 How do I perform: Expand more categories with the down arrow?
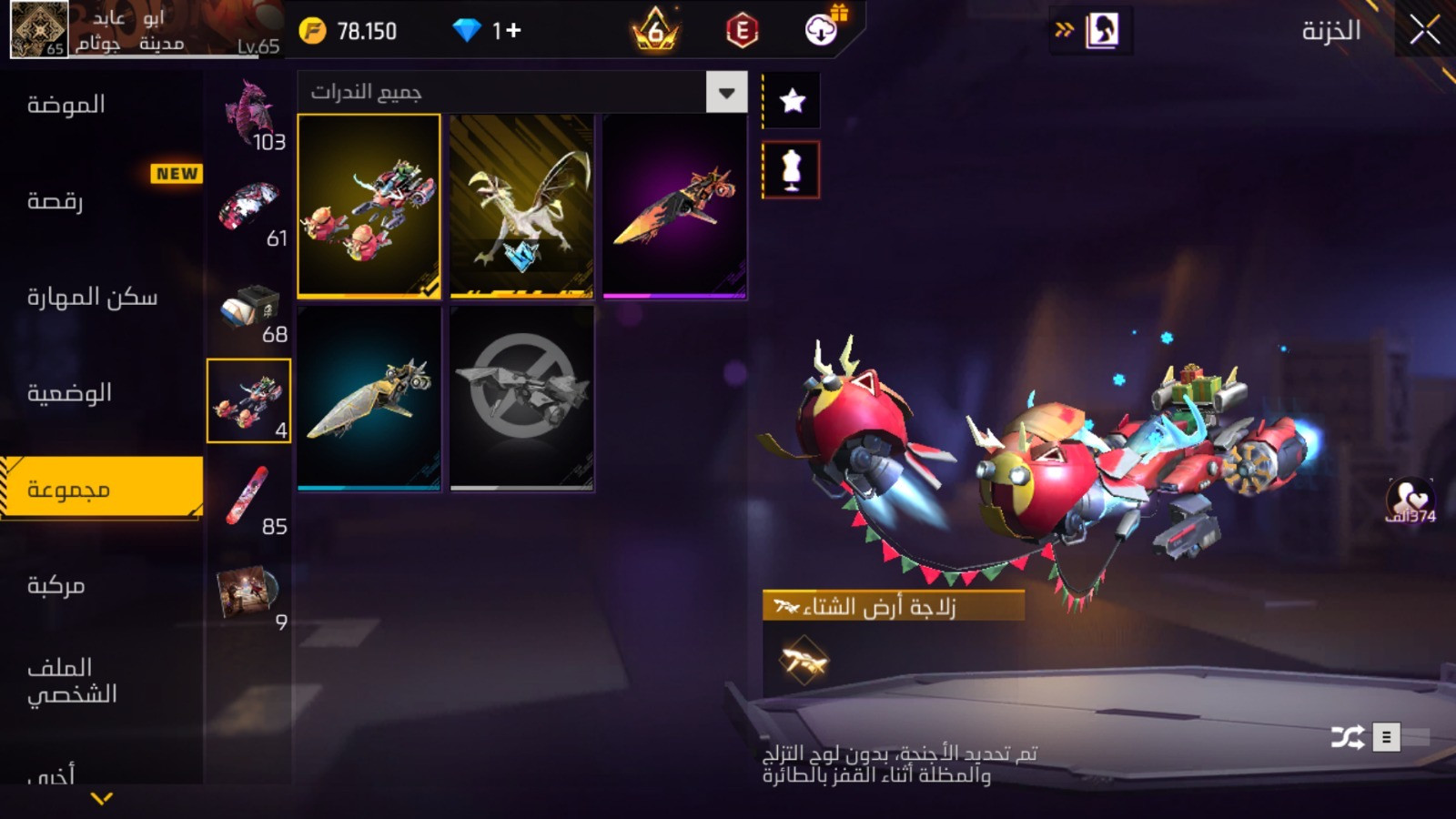point(102,798)
